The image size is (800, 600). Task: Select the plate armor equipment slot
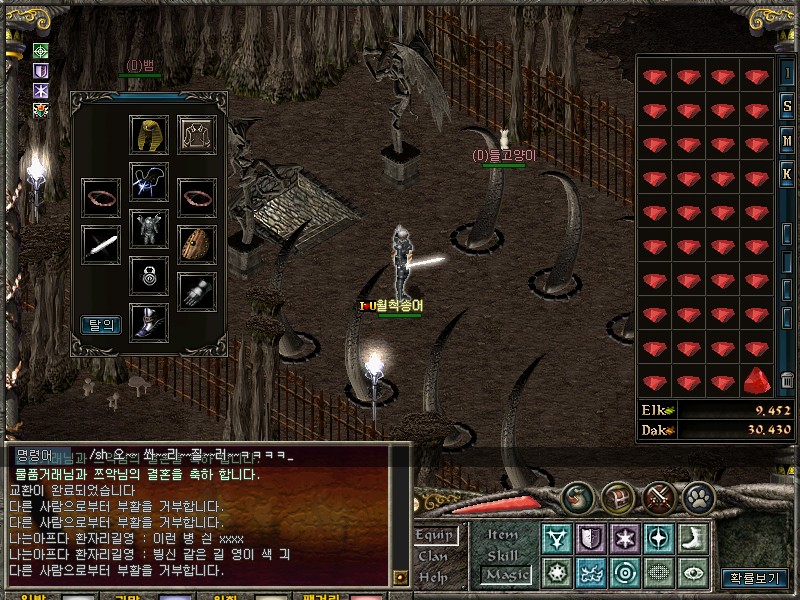pyautogui.click(x=149, y=229)
